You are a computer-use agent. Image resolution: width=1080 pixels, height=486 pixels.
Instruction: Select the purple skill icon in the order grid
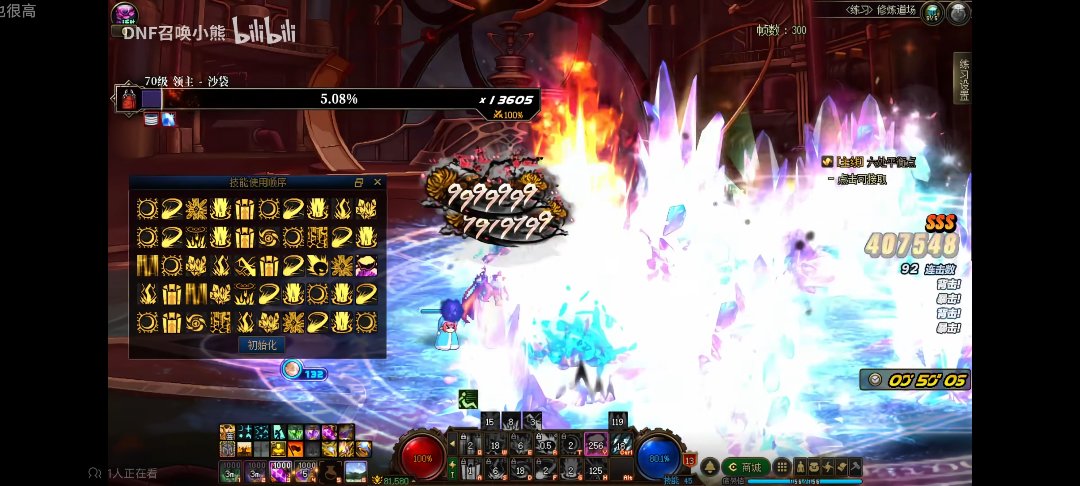pos(367,266)
